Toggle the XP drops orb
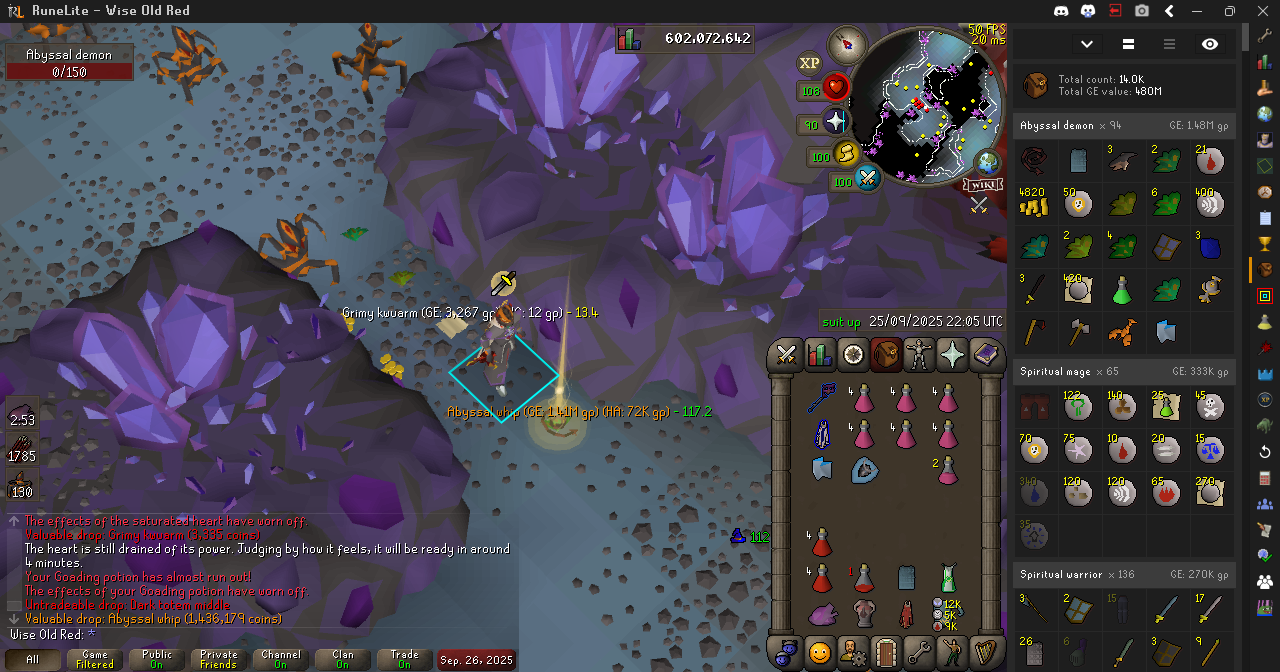Screen dimensions: 1280x672 pos(809,63)
